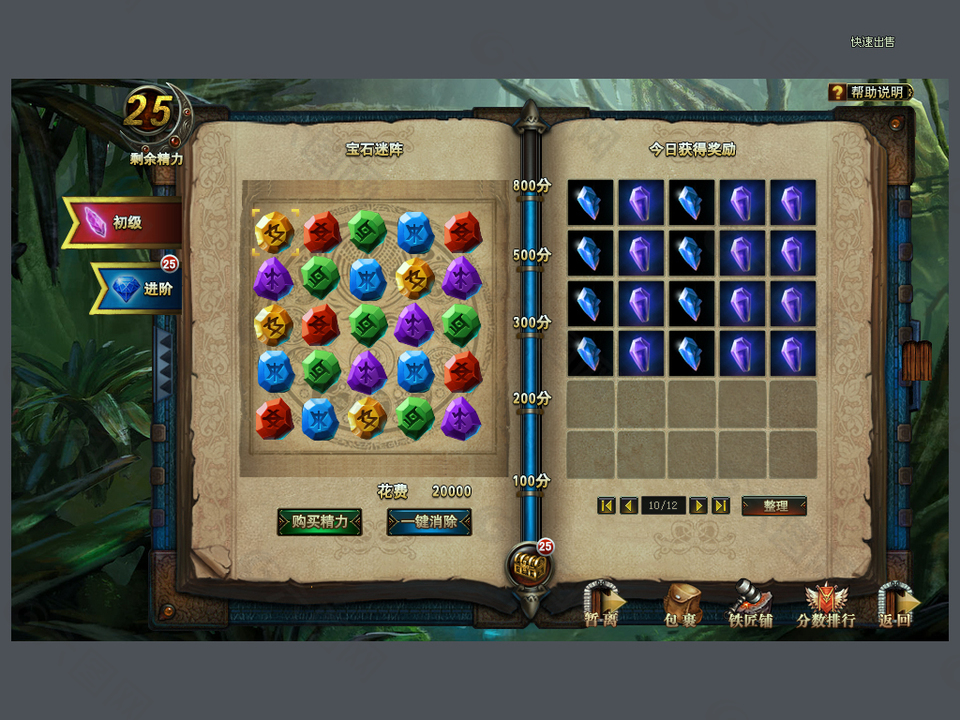Viewport: 960px width, 720px height.
Task: Switch to the 初级 beginner tab
Action: (123, 222)
